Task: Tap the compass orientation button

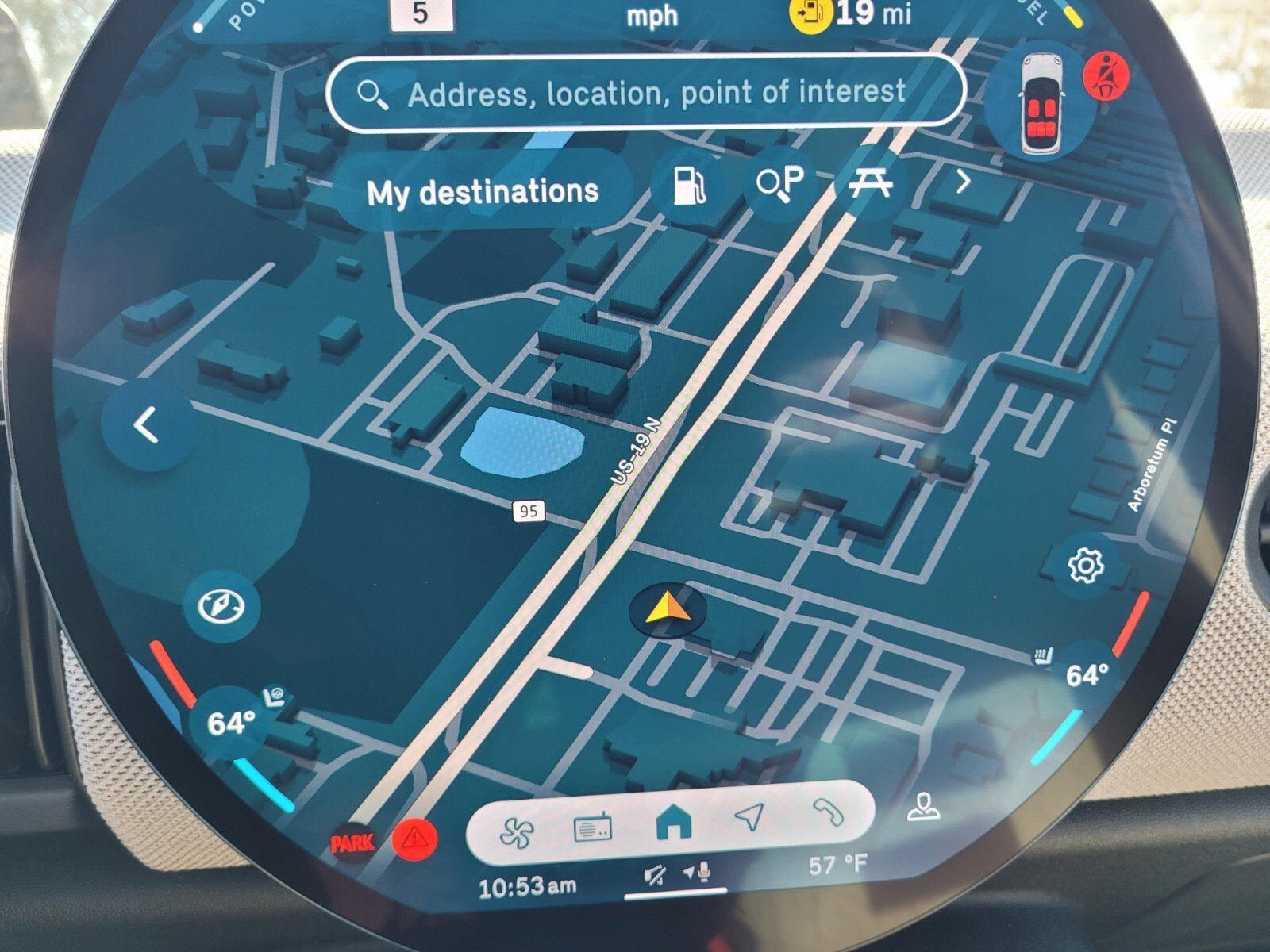Action: 221,606
